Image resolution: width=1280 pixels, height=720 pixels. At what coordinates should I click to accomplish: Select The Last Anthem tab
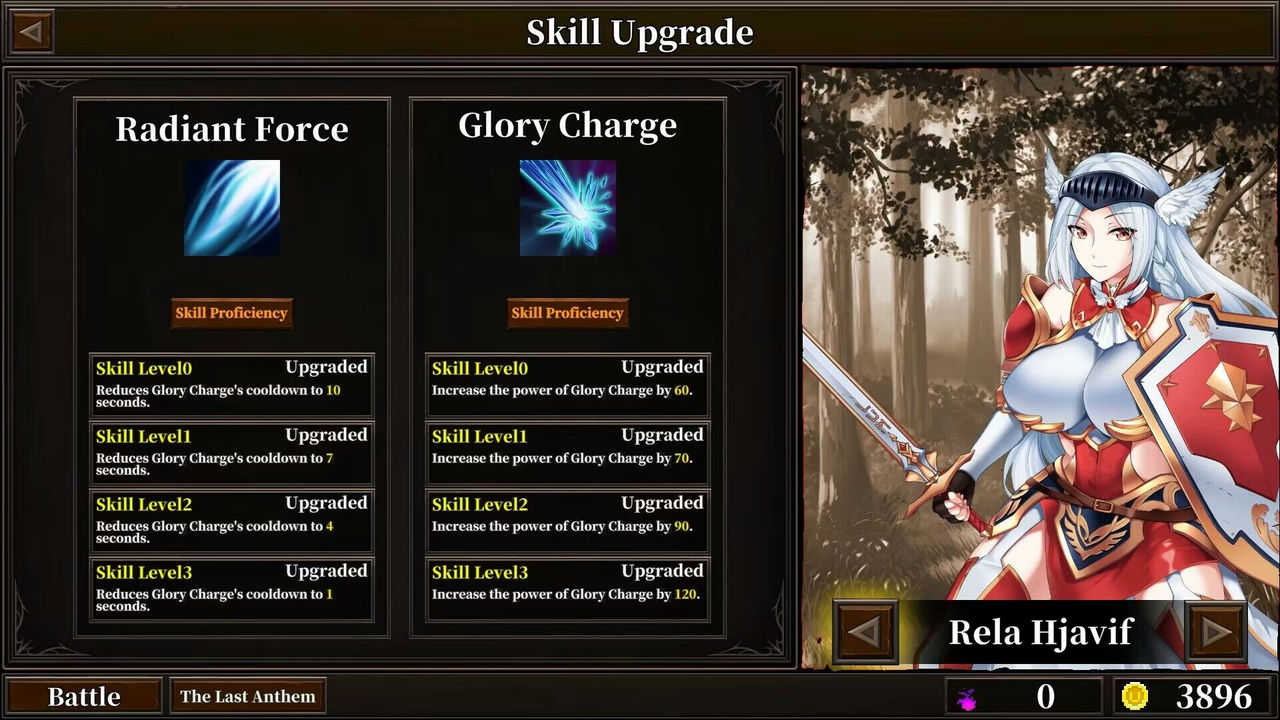click(x=247, y=695)
